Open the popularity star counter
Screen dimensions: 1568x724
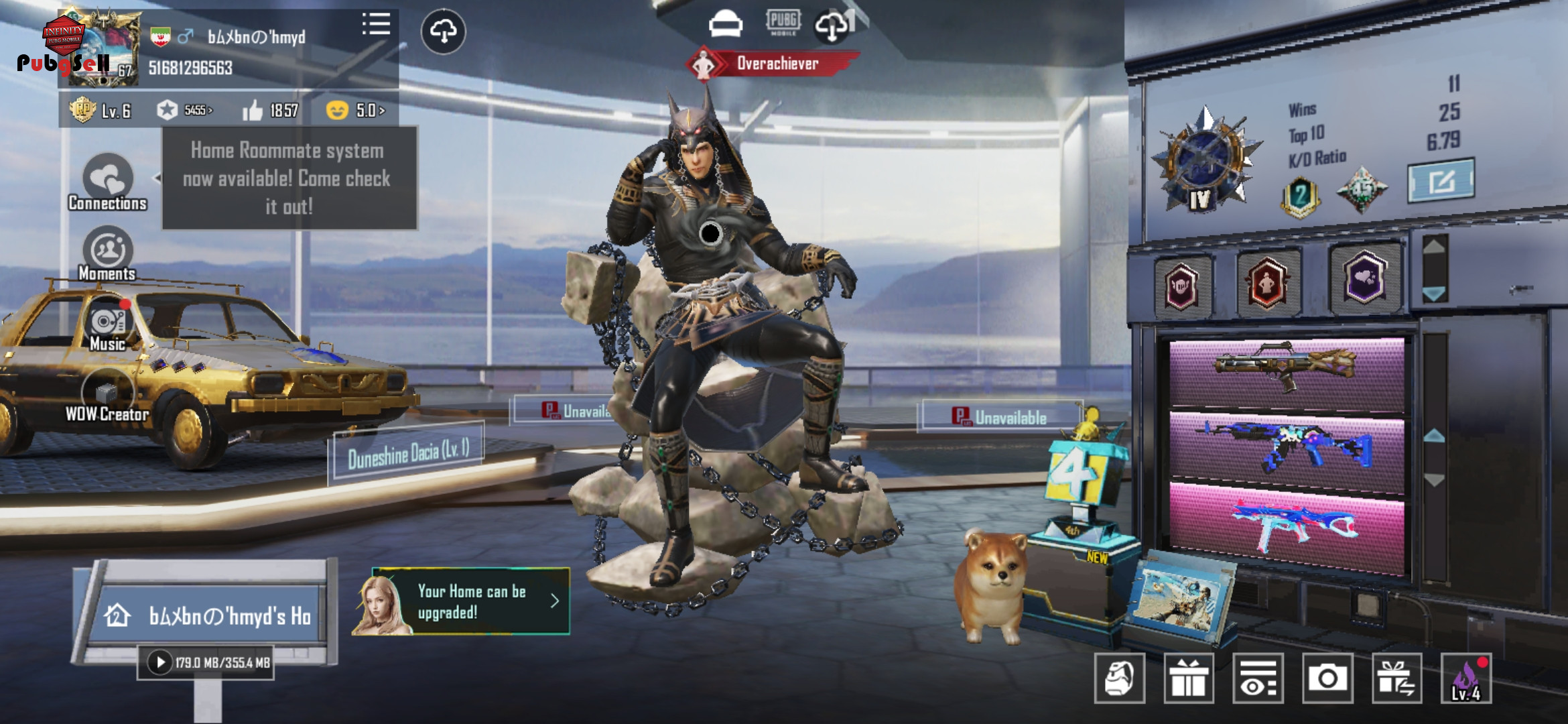185,111
